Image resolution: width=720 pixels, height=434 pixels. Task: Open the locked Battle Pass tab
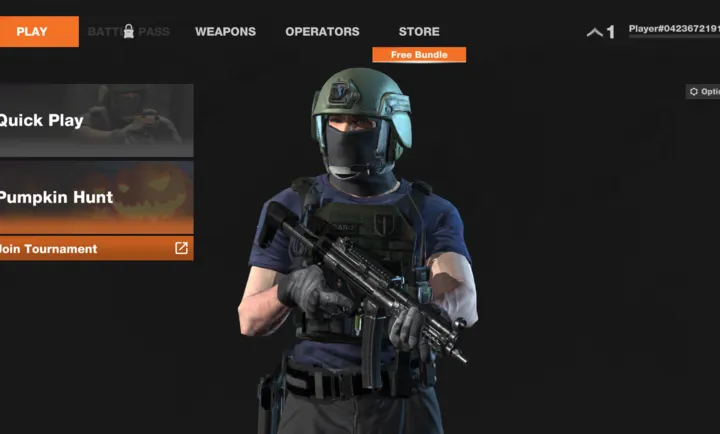[128, 31]
